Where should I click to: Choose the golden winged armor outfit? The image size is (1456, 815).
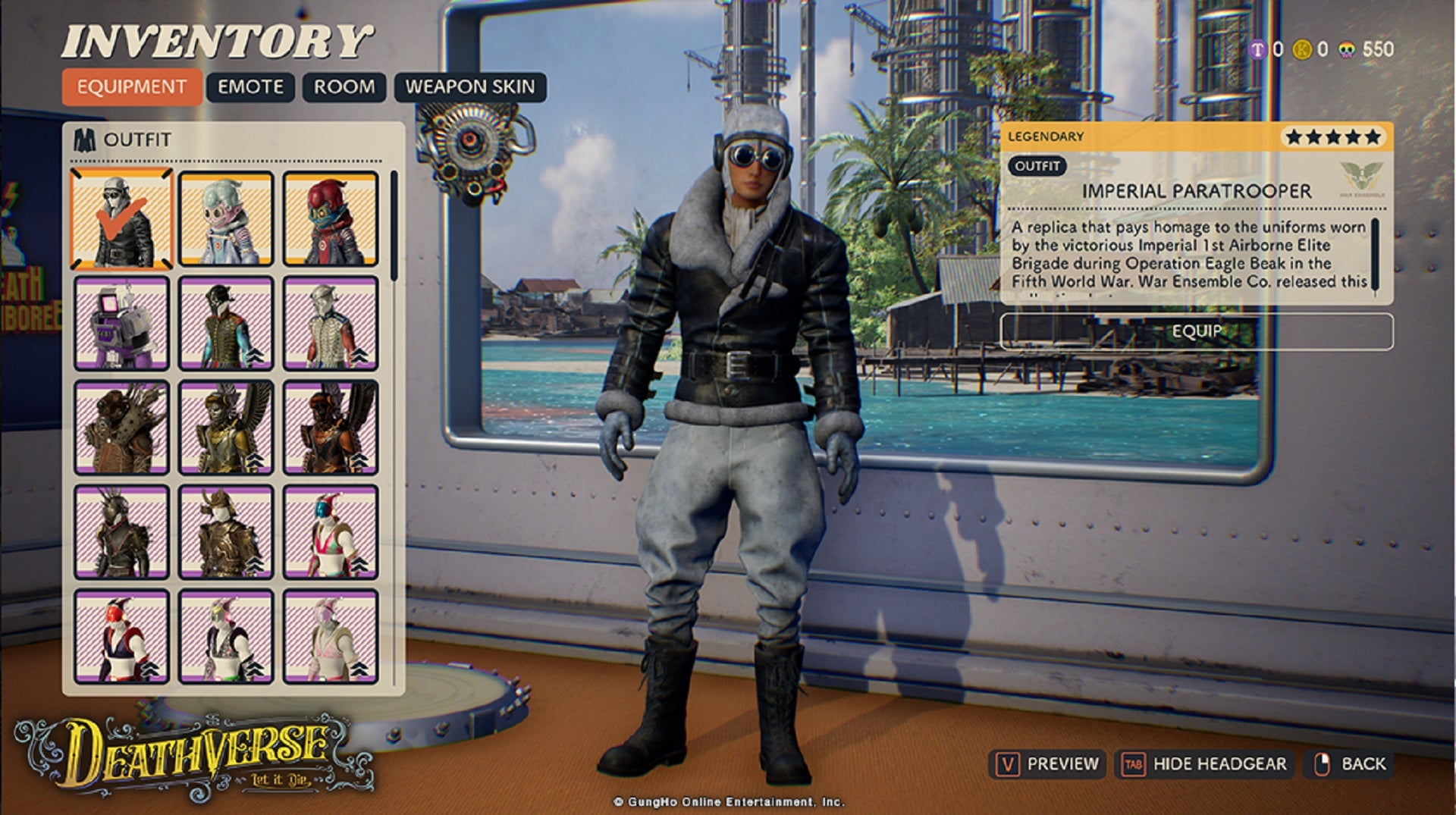coord(226,428)
